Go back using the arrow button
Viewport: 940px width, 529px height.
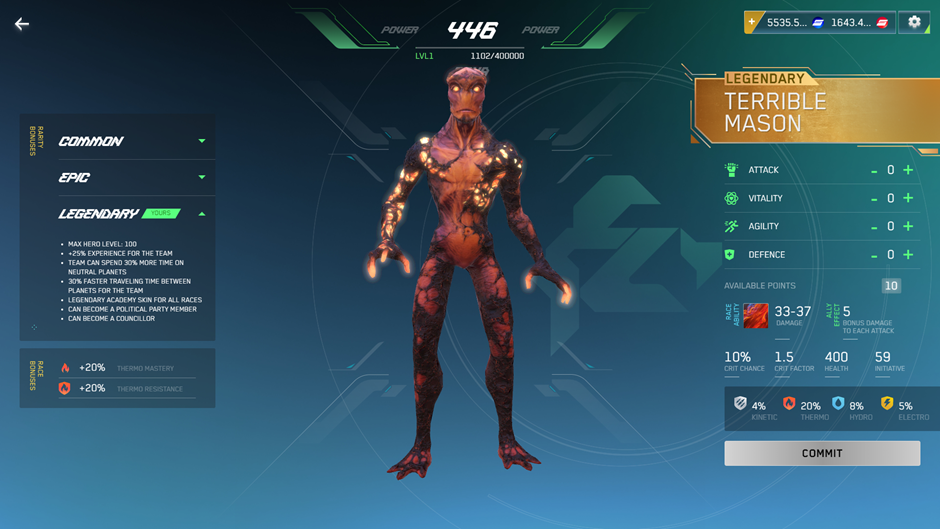click(x=22, y=24)
